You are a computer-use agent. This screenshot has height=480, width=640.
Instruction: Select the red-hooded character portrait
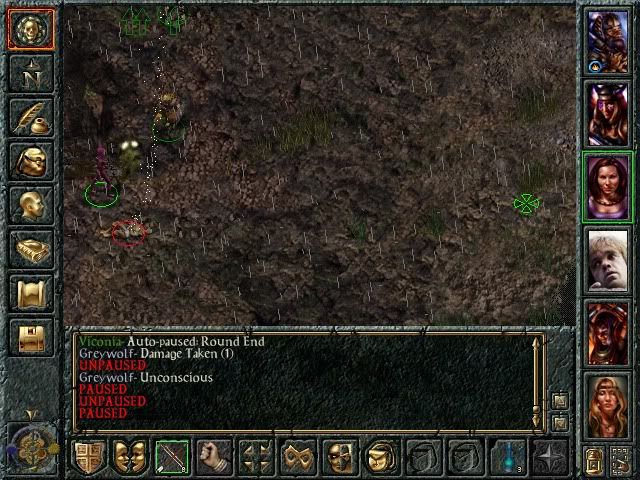coord(607,334)
